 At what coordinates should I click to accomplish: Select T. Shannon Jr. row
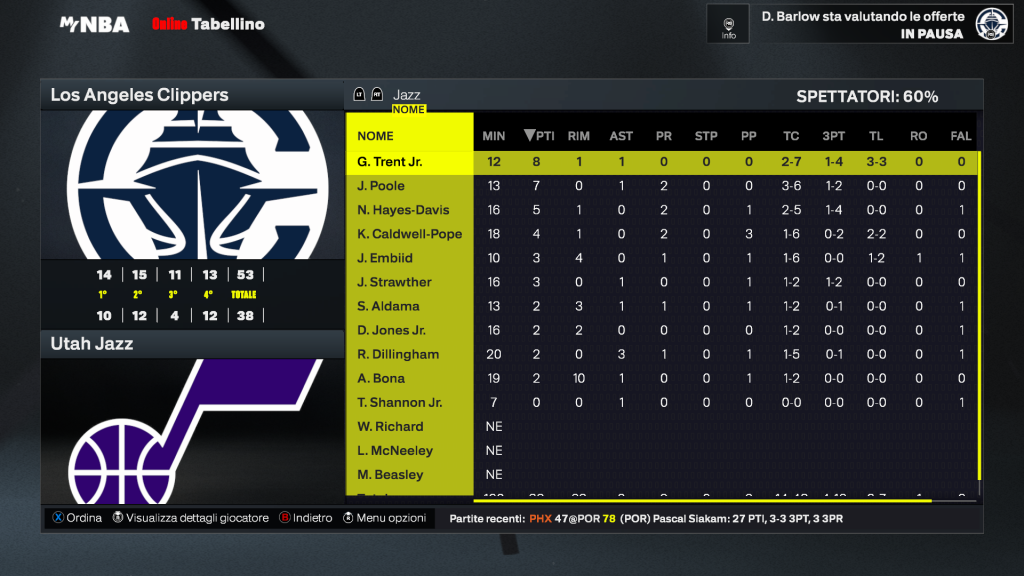[x=399, y=402]
